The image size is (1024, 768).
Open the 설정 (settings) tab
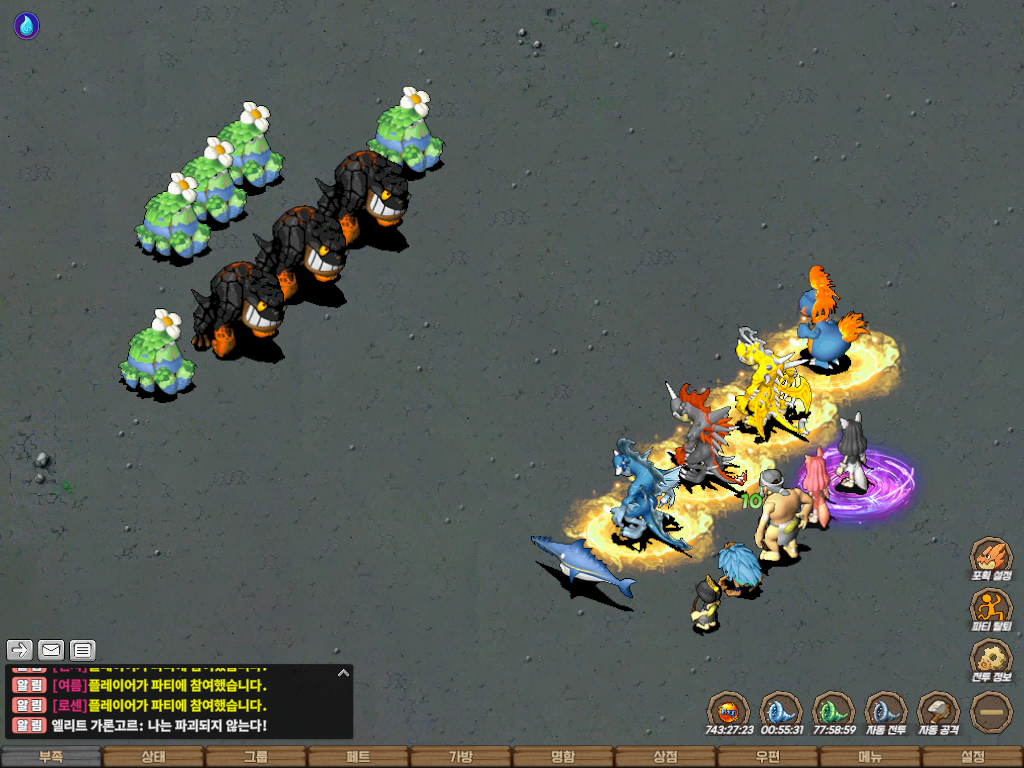pyautogui.click(x=972, y=757)
